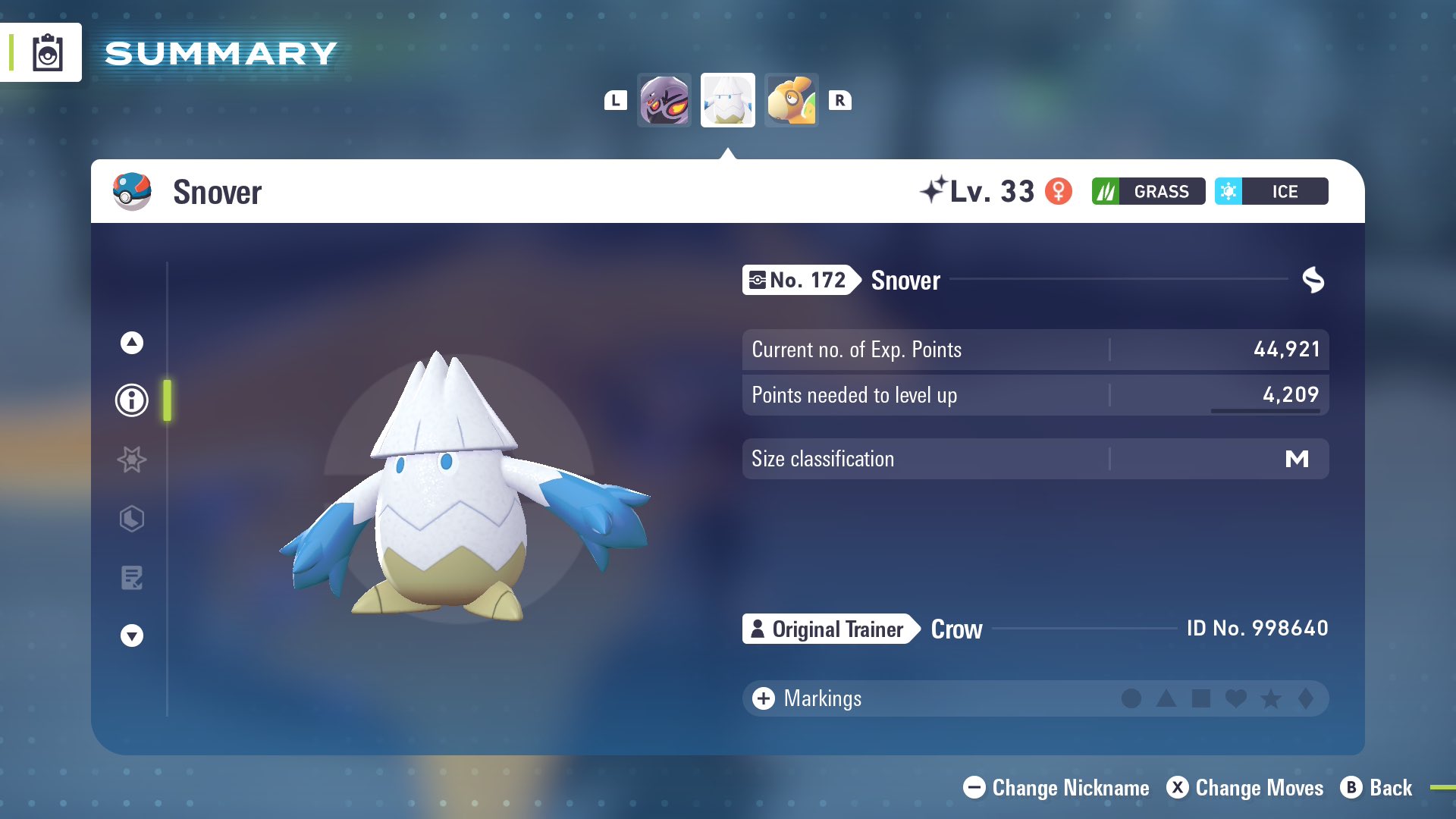Toggle the heart marking
Screen dimensions: 1456x819
coord(1235,698)
